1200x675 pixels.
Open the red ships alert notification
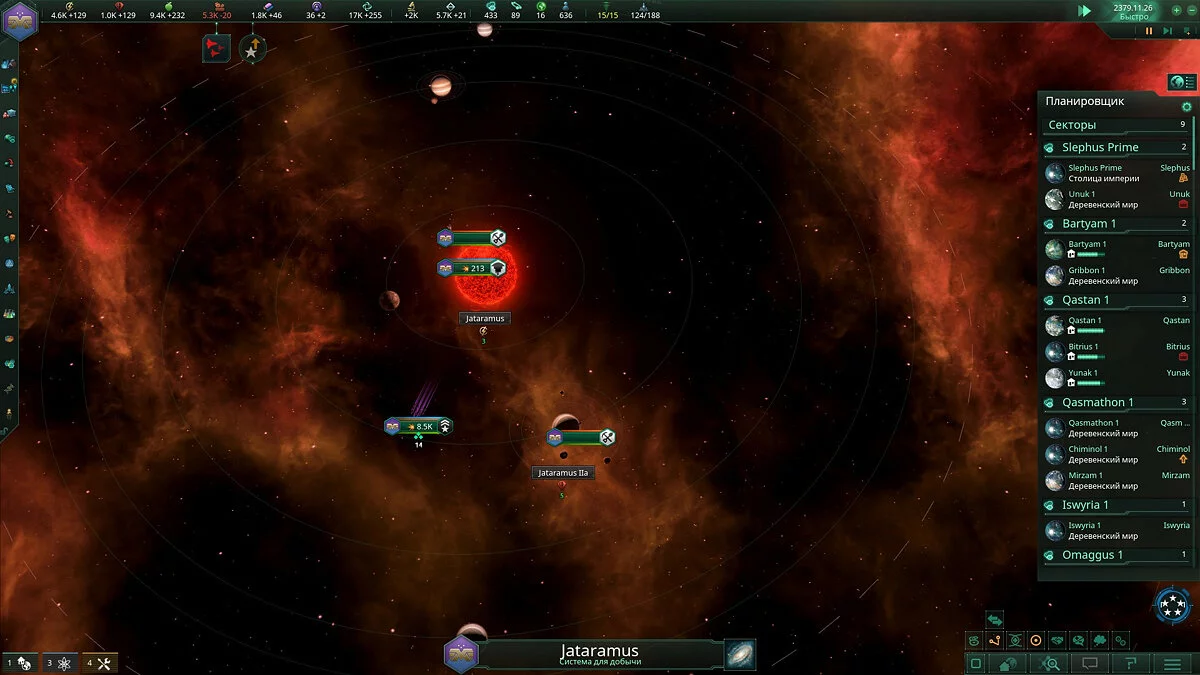pyautogui.click(x=215, y=47)
